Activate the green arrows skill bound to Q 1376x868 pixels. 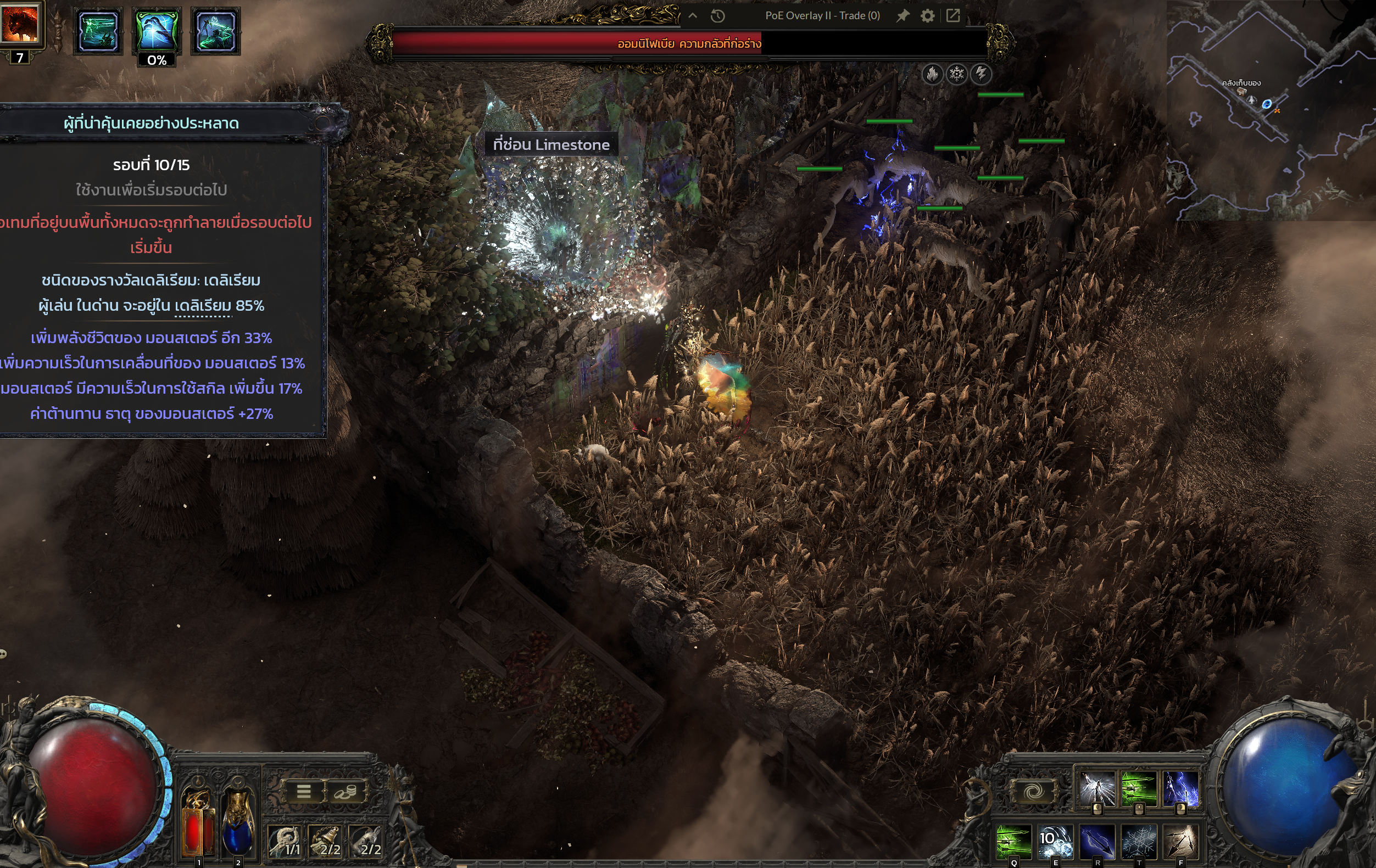tap(1013, 841)
